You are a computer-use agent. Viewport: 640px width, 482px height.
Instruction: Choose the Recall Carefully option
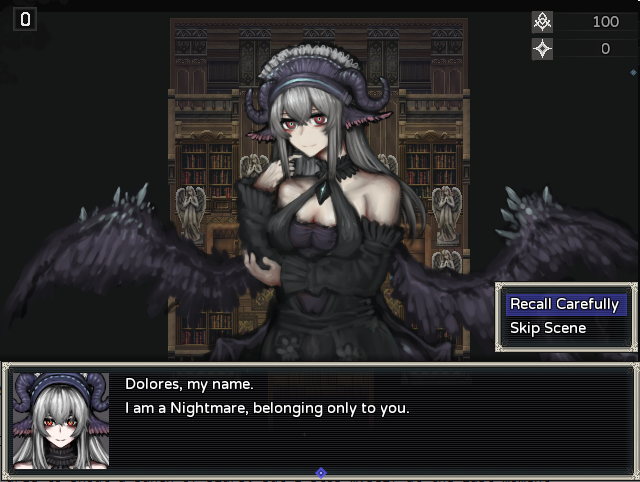coord(564,304)
